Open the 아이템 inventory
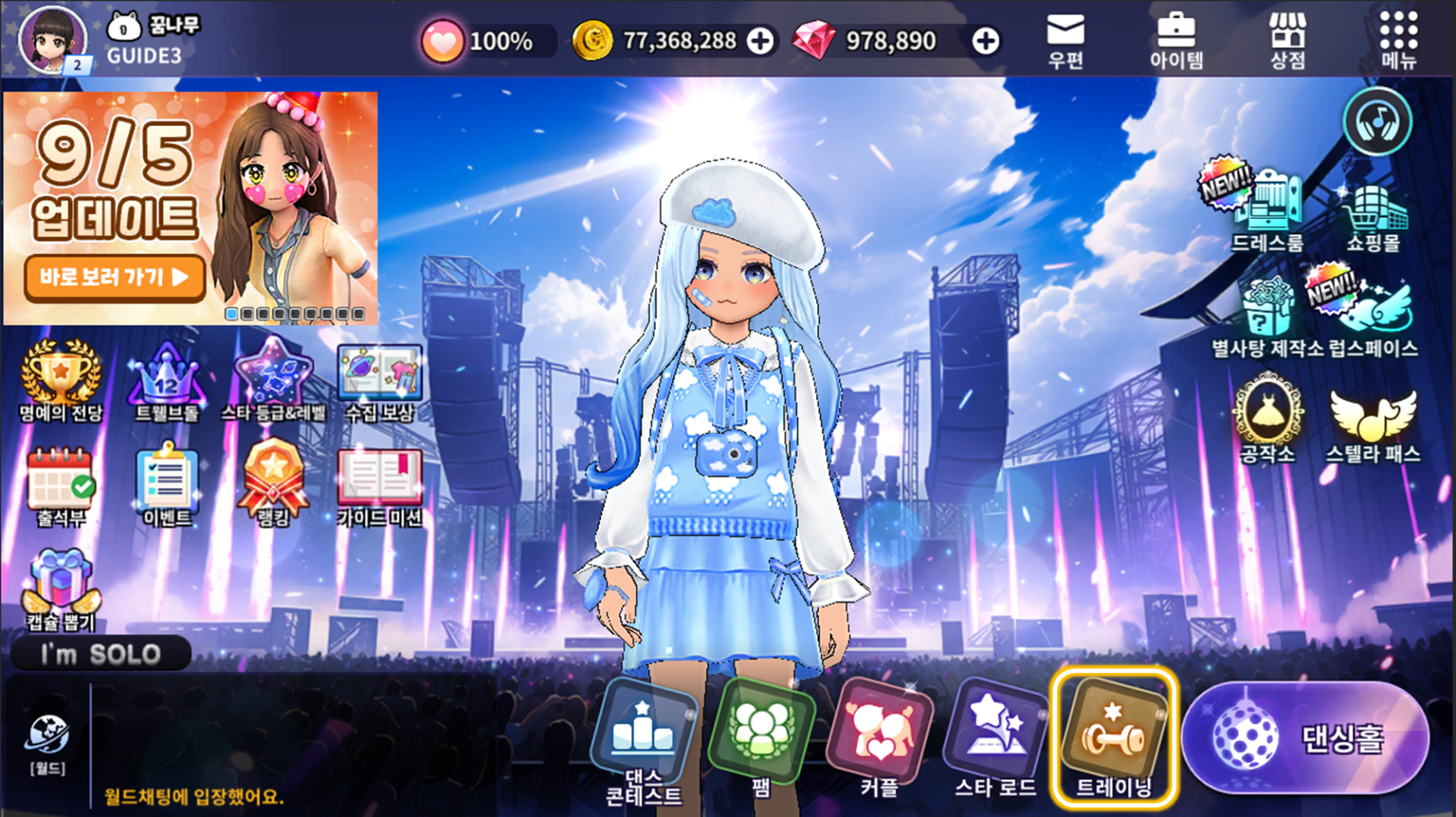1456x817 pixels. point(1175,40)
